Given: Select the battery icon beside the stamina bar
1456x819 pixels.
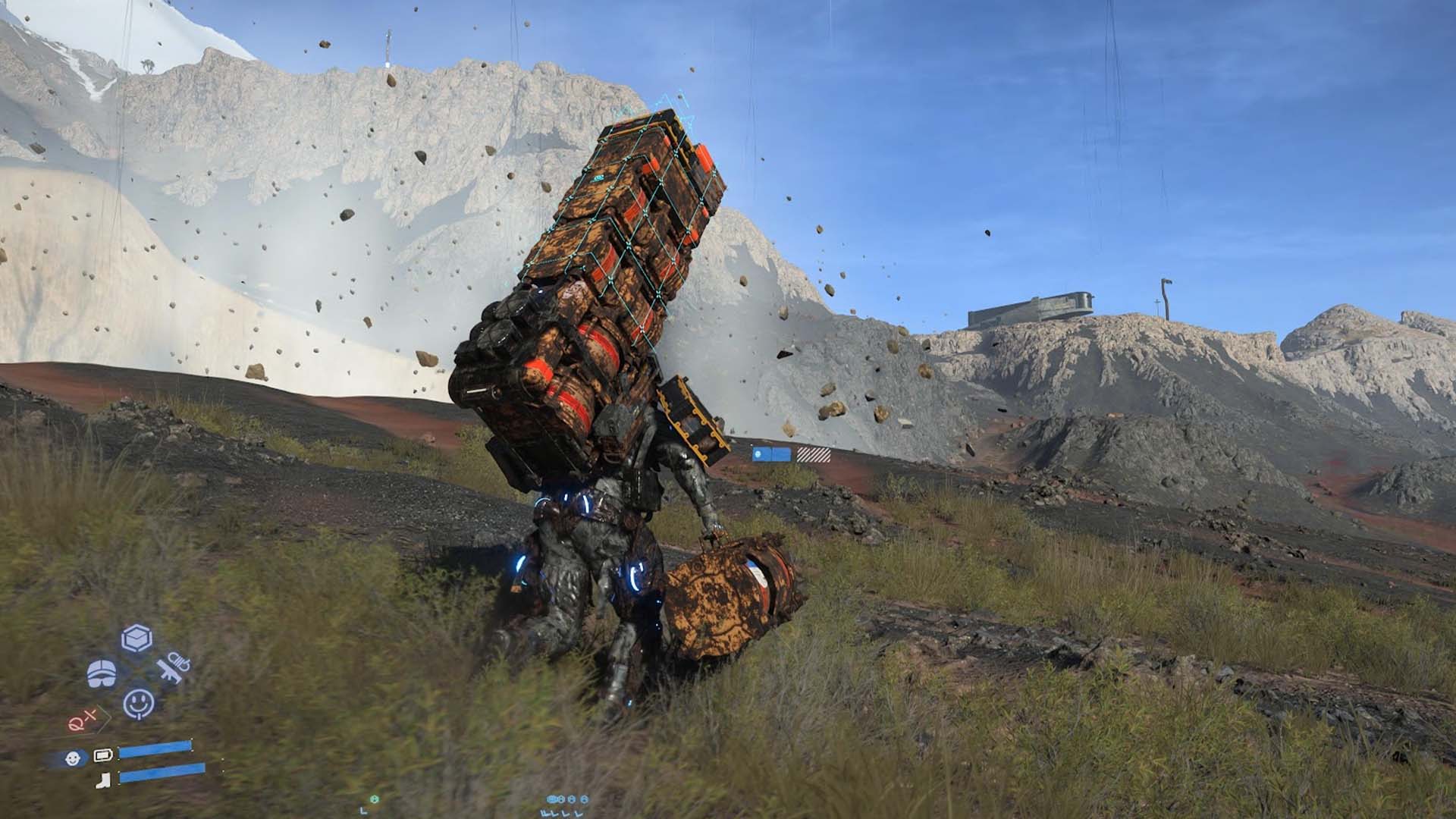Looking at the screenshot, I should [x=103, y=754].
